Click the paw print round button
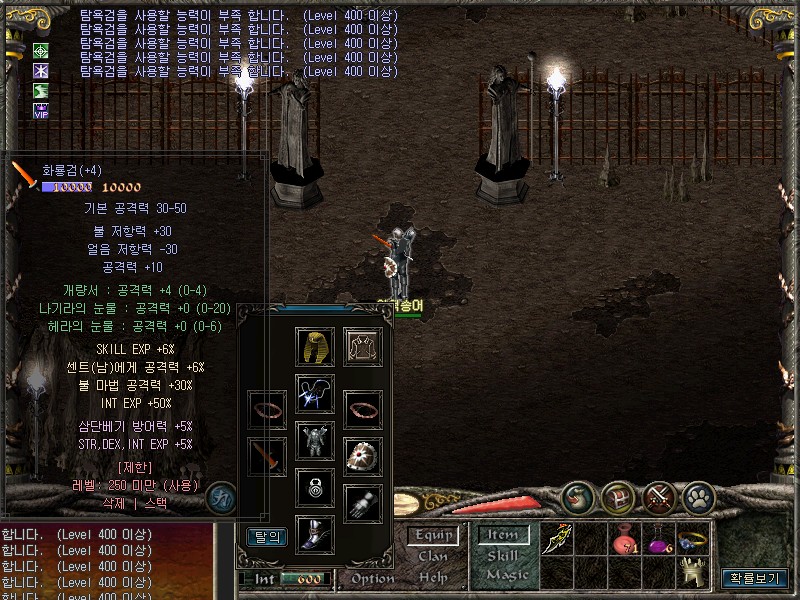The image size is (800, 600). pos(699,497)
